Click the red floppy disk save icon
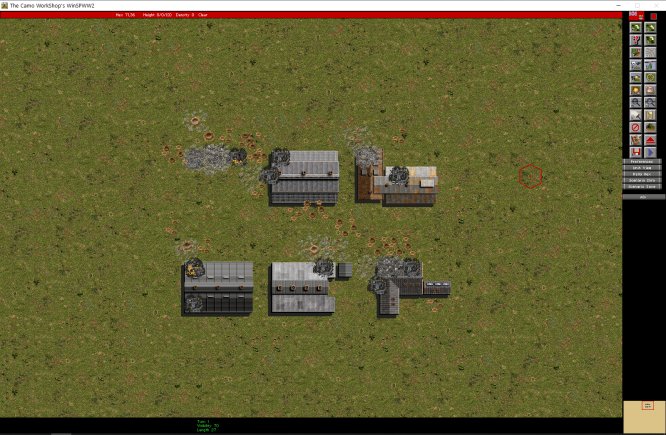666x435 pixels. [x=636, y=139]
